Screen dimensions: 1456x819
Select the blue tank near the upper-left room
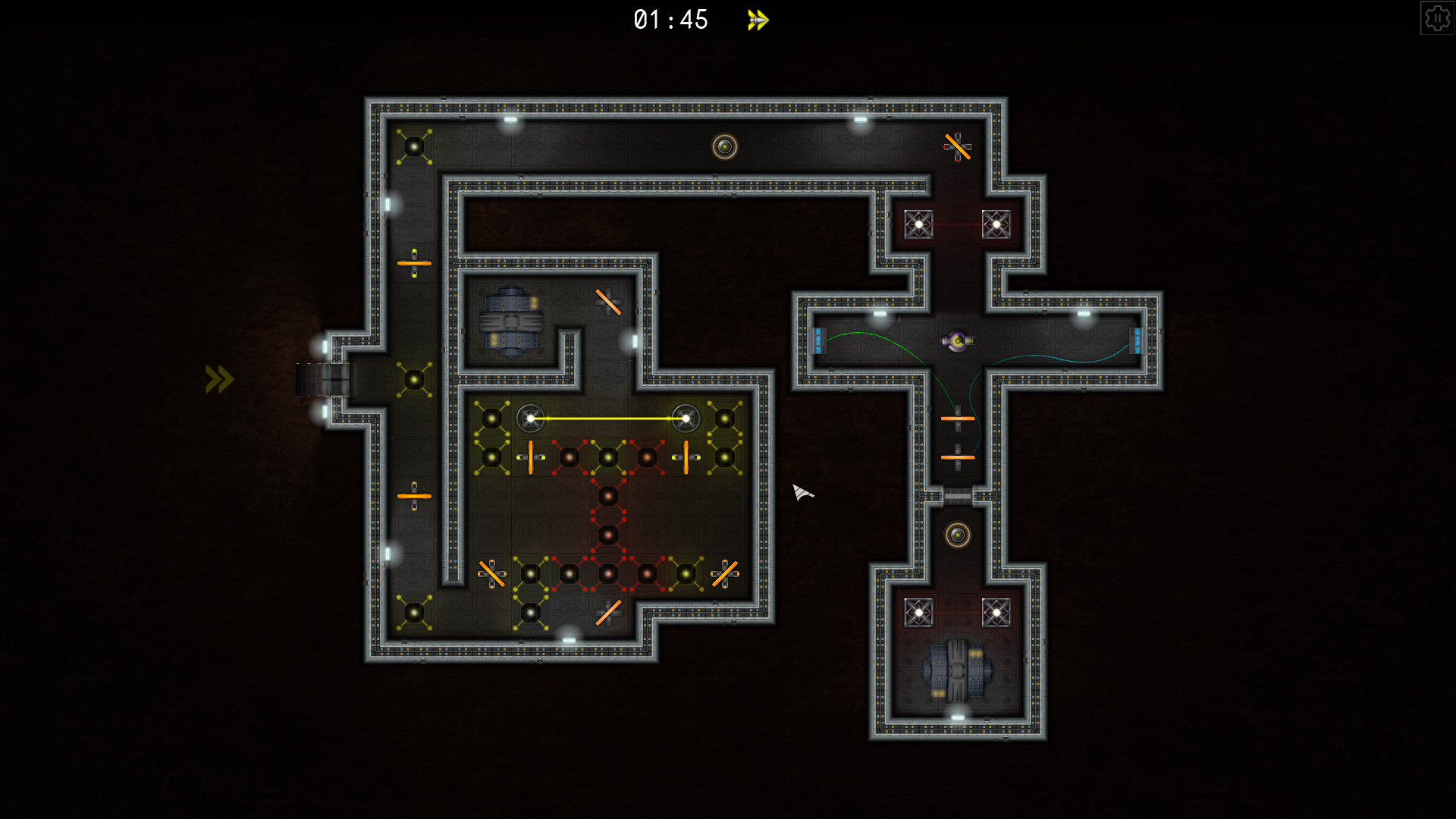point(512,322)
